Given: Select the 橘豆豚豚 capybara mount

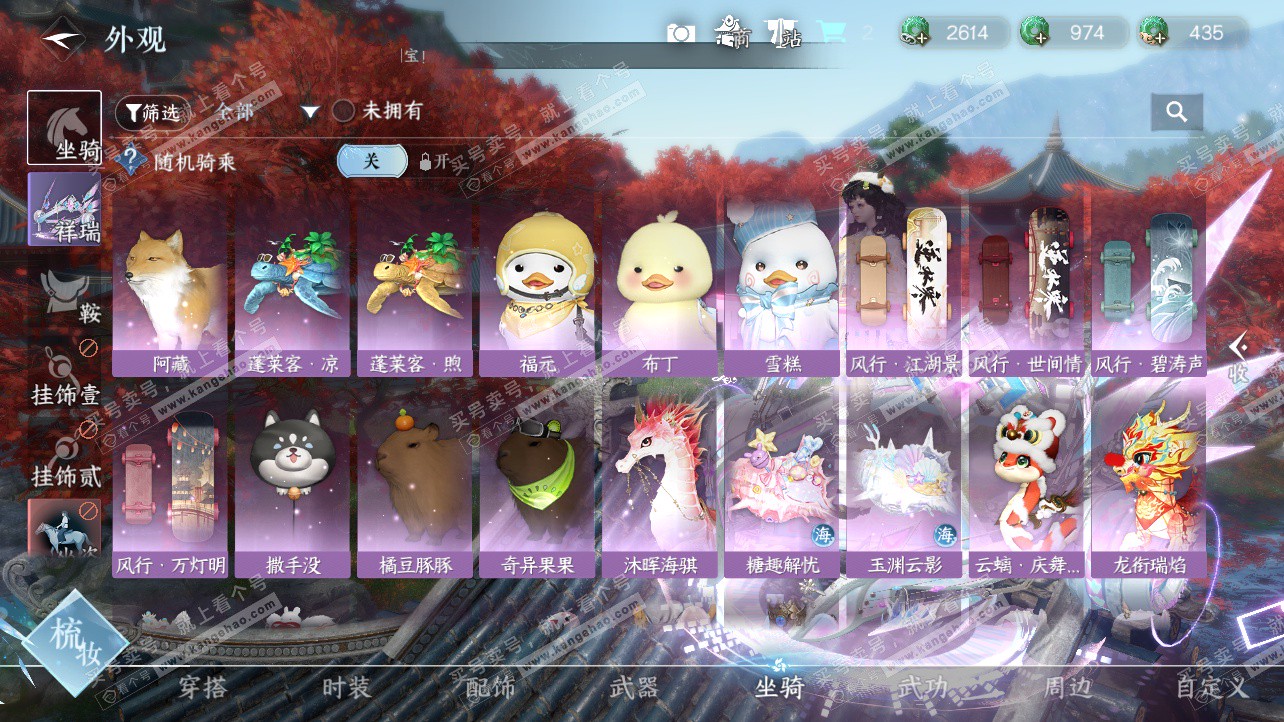Looking at the screenshot, I should (x=416, y=487).
